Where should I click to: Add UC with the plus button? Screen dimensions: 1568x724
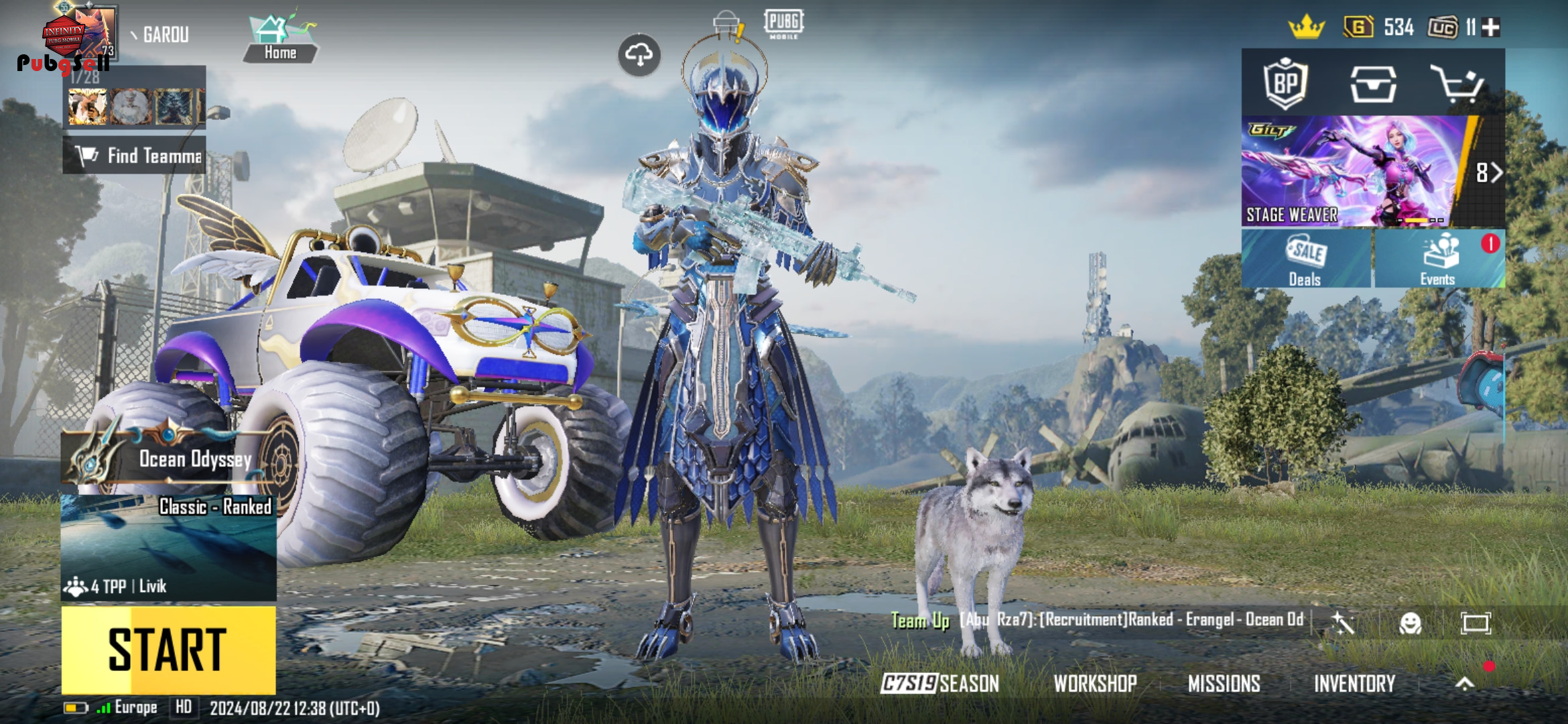pyautogui.click(x=1491, y=27)
